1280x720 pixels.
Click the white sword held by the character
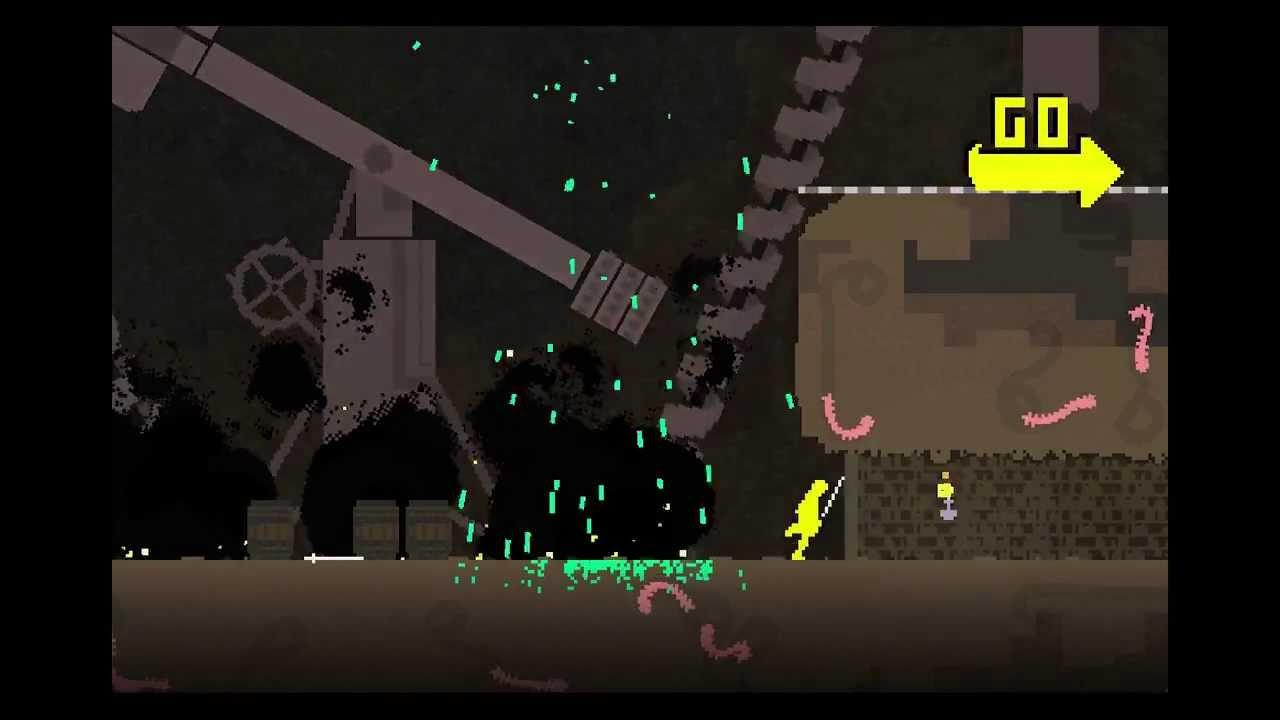click(832, 495)
